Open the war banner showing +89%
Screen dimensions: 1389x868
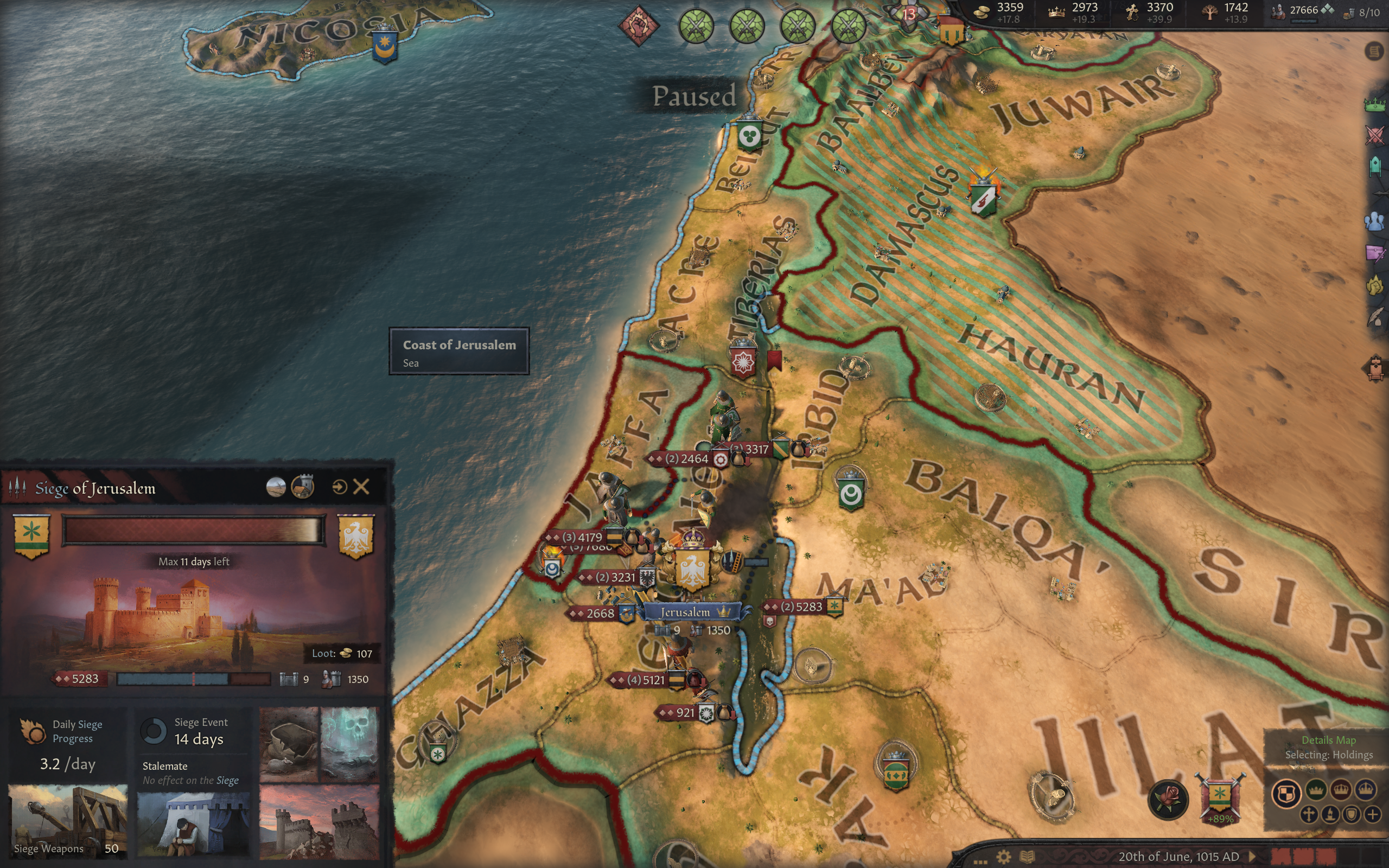1219,798
